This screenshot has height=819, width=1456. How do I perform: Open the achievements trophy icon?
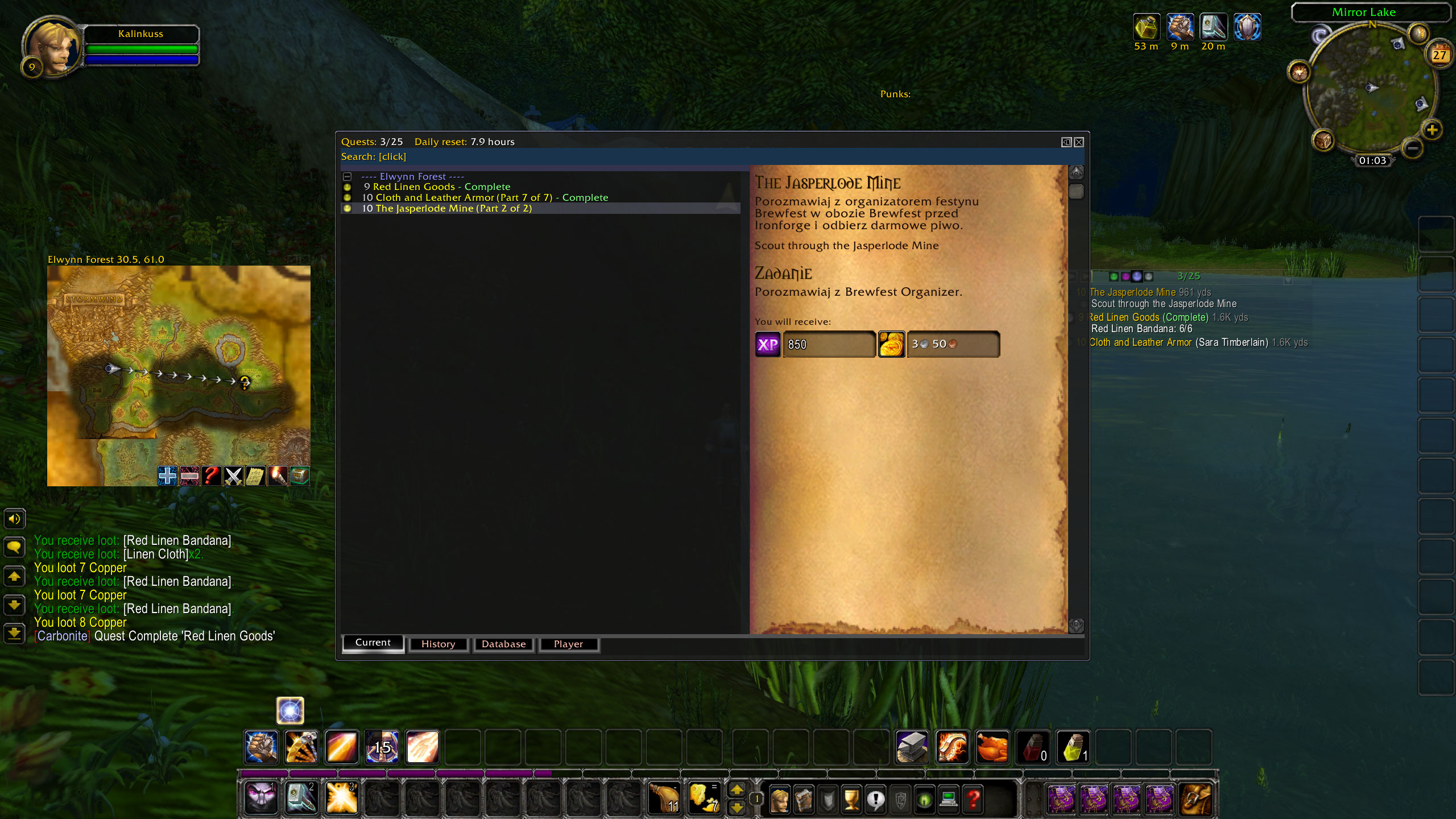click(851, 799)
